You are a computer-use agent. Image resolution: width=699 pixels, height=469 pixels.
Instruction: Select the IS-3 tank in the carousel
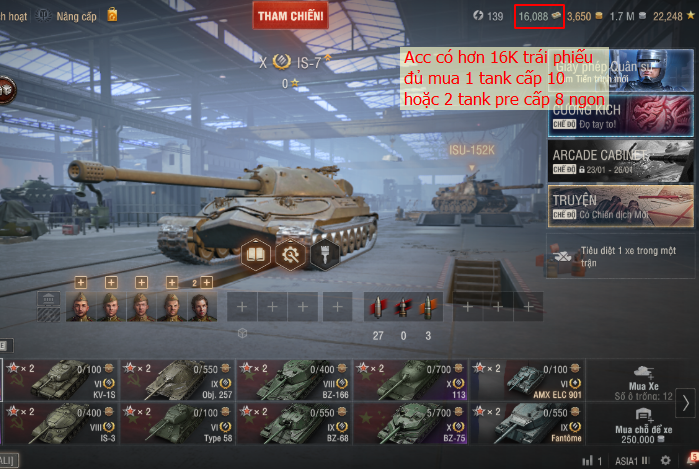point(60,423)
